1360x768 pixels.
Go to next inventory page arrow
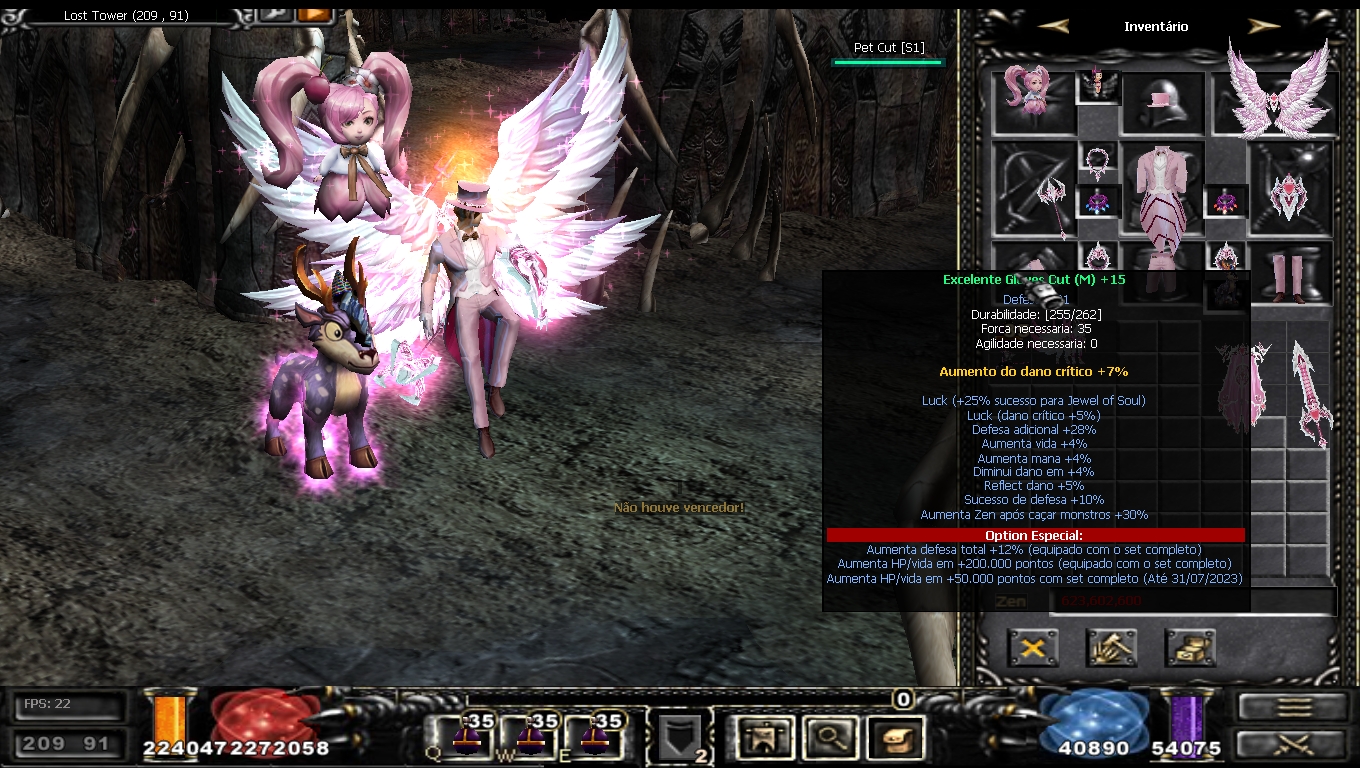click(x=1263, y=27)
